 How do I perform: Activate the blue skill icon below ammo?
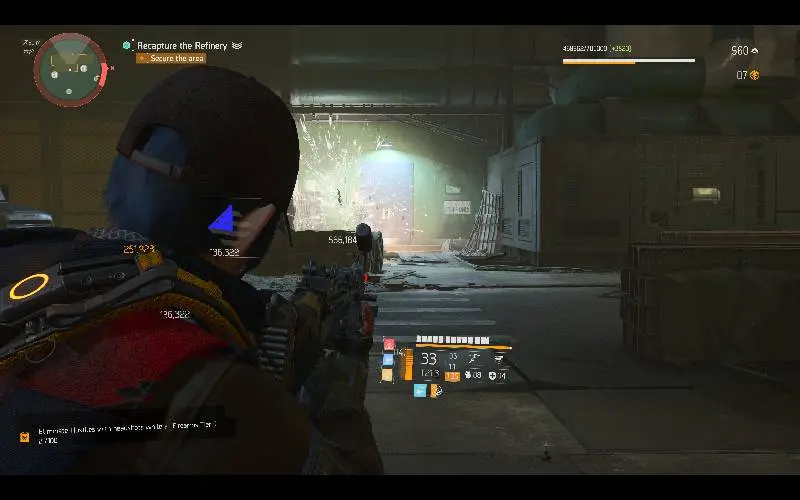point(420,391)
